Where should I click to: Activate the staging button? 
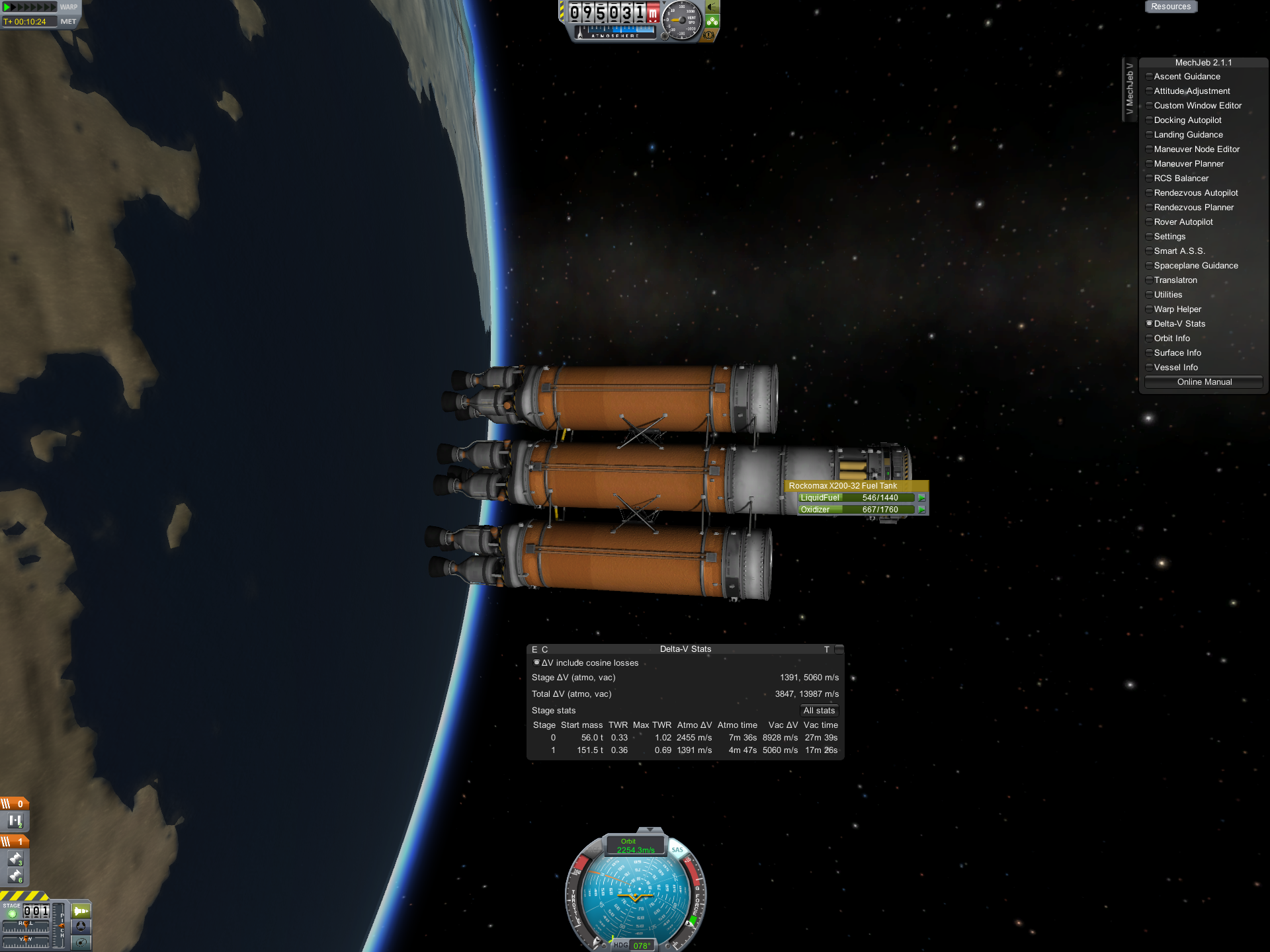coord(11,914)
